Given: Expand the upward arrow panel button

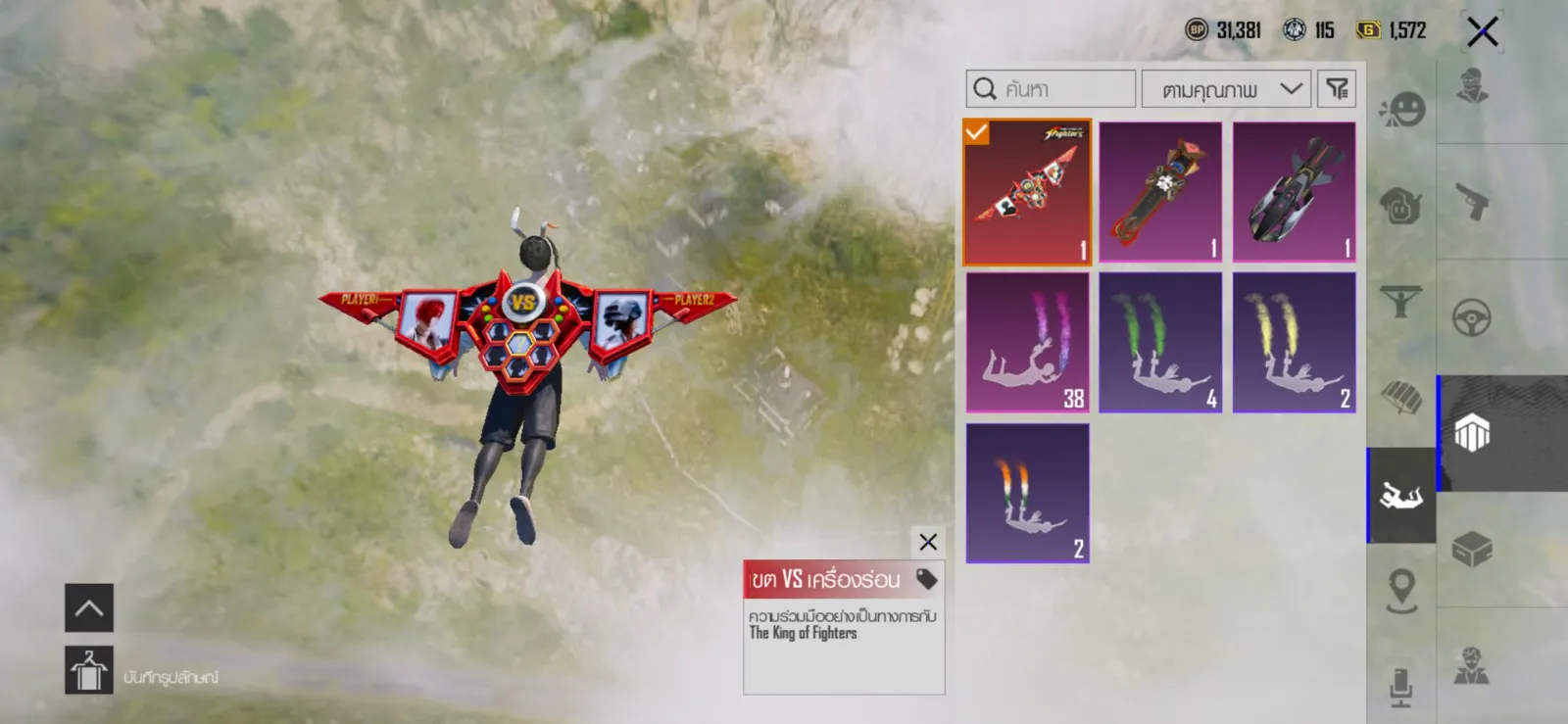Looking at the screenshot, I should coord(89,608).
